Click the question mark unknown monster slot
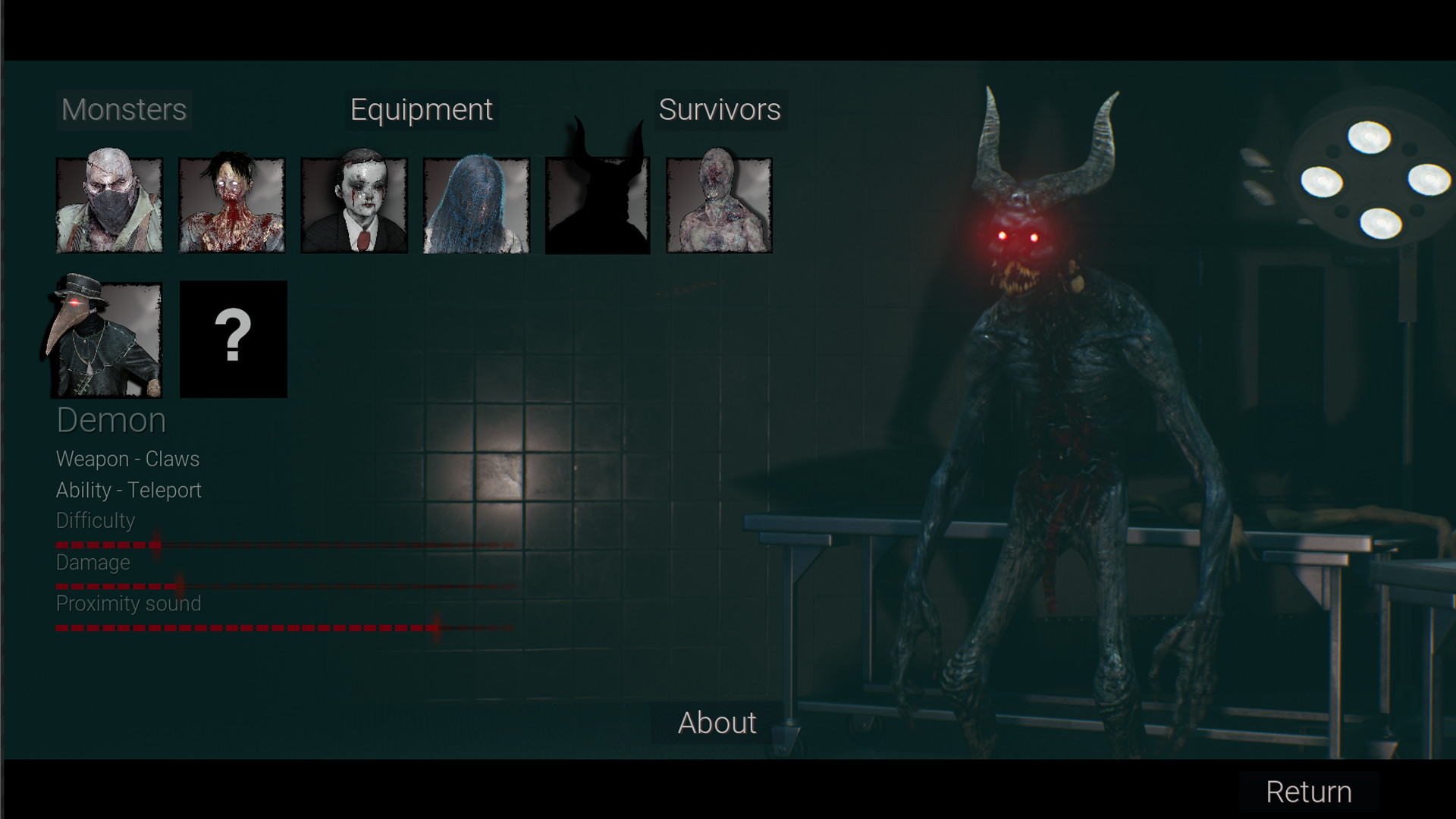Image resolution: width=1456 pixels, height=819 pixels. (234, 339)
